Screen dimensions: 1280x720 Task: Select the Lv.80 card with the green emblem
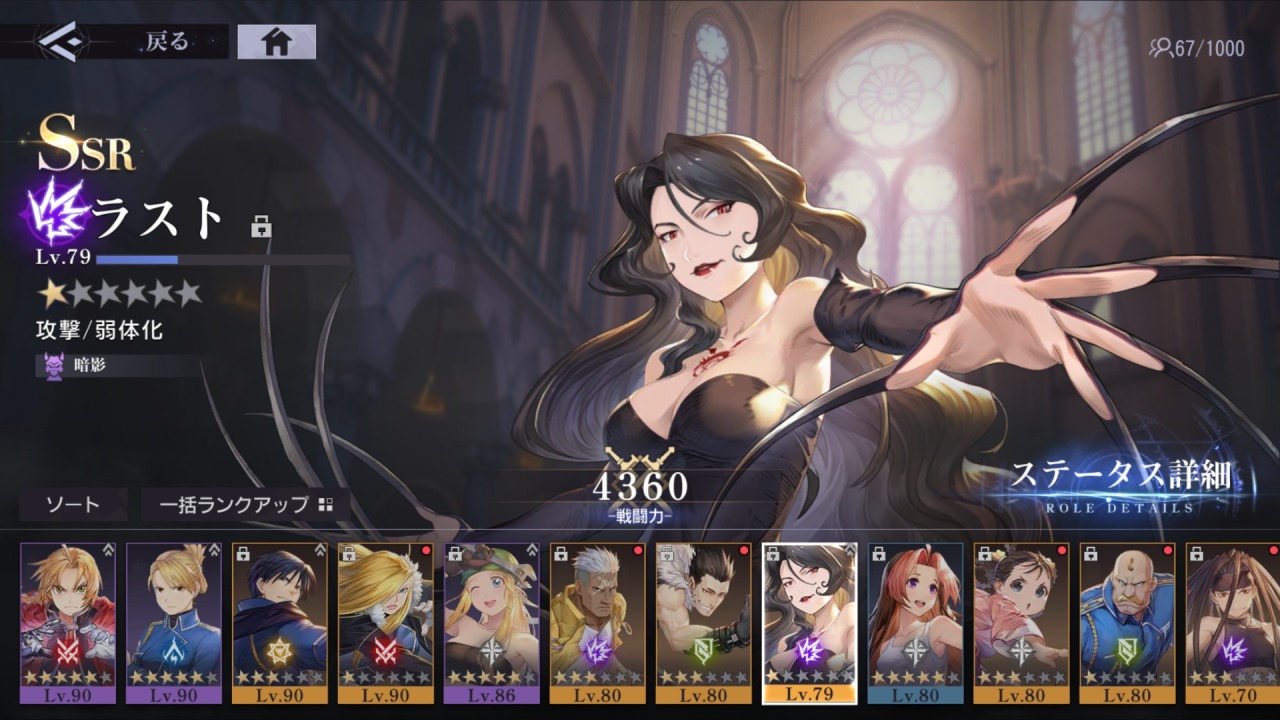point(704,623)
